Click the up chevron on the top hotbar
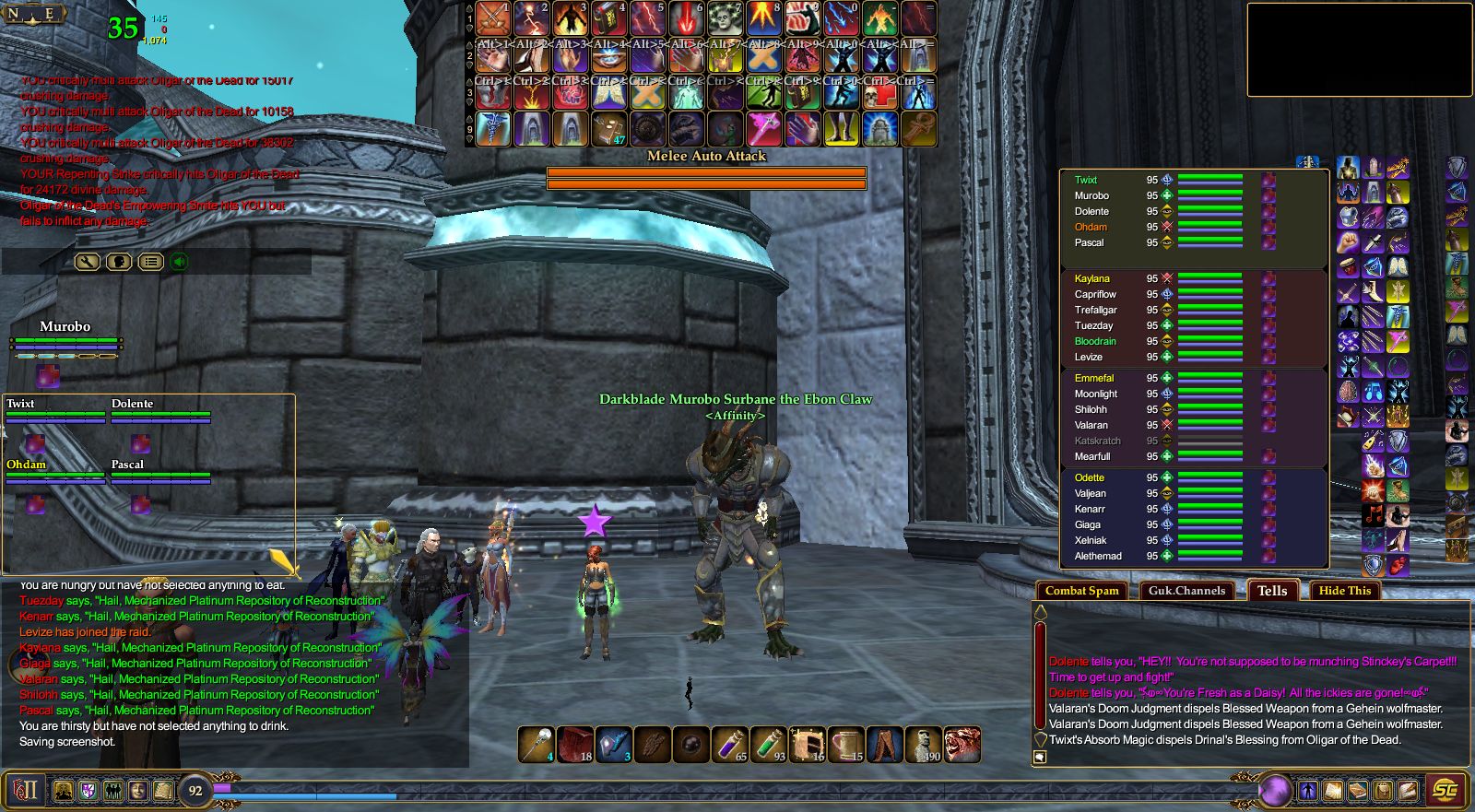Viewport: 1475px width, 812px height. point(467,7)
